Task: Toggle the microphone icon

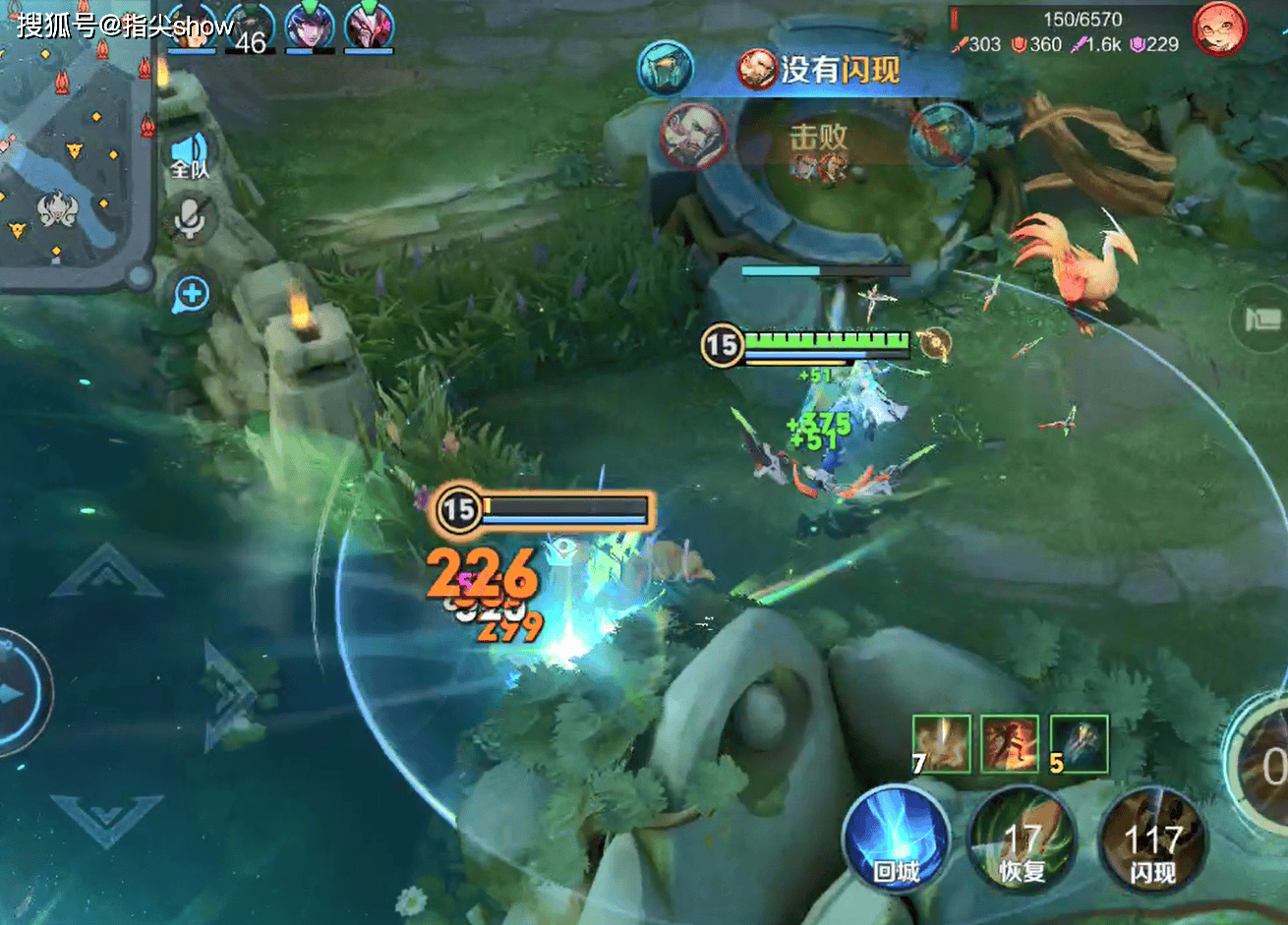Action: click(x=189, y=218)
